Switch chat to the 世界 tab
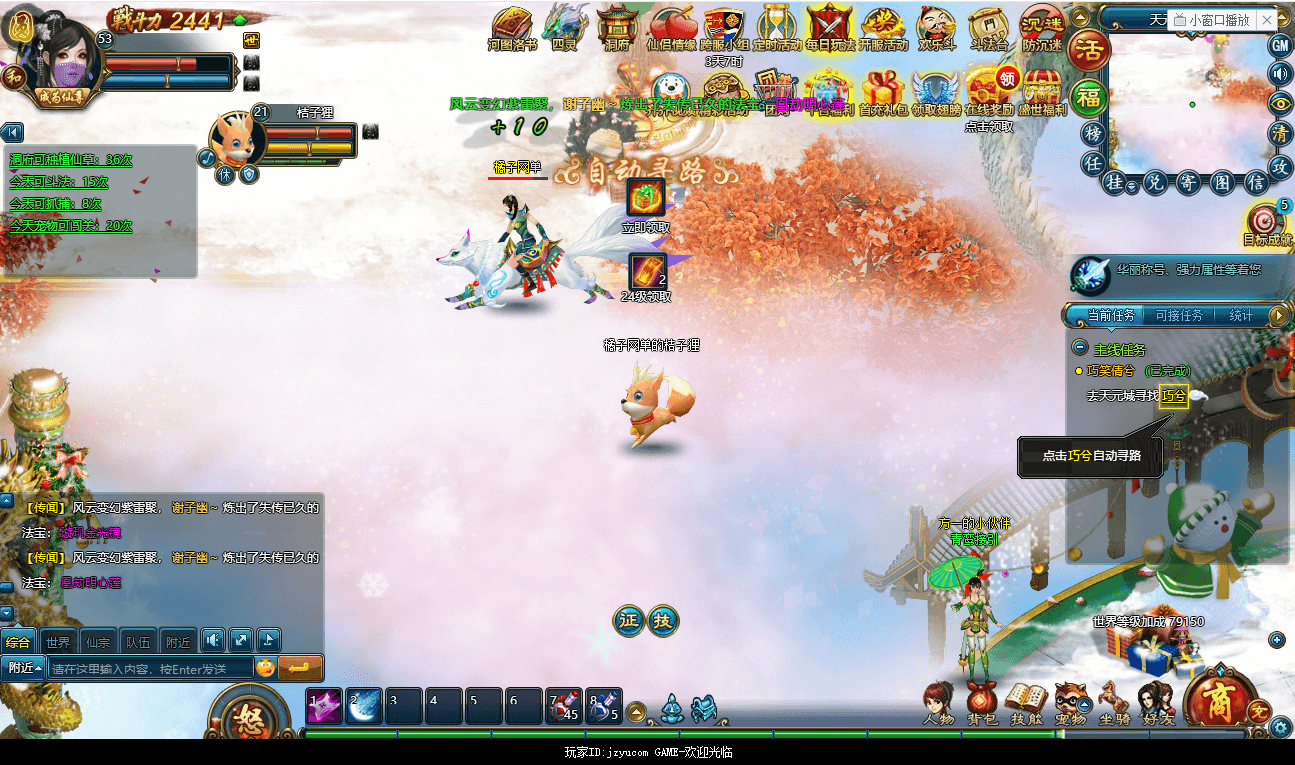1295x765 pixels. point(58,642)
